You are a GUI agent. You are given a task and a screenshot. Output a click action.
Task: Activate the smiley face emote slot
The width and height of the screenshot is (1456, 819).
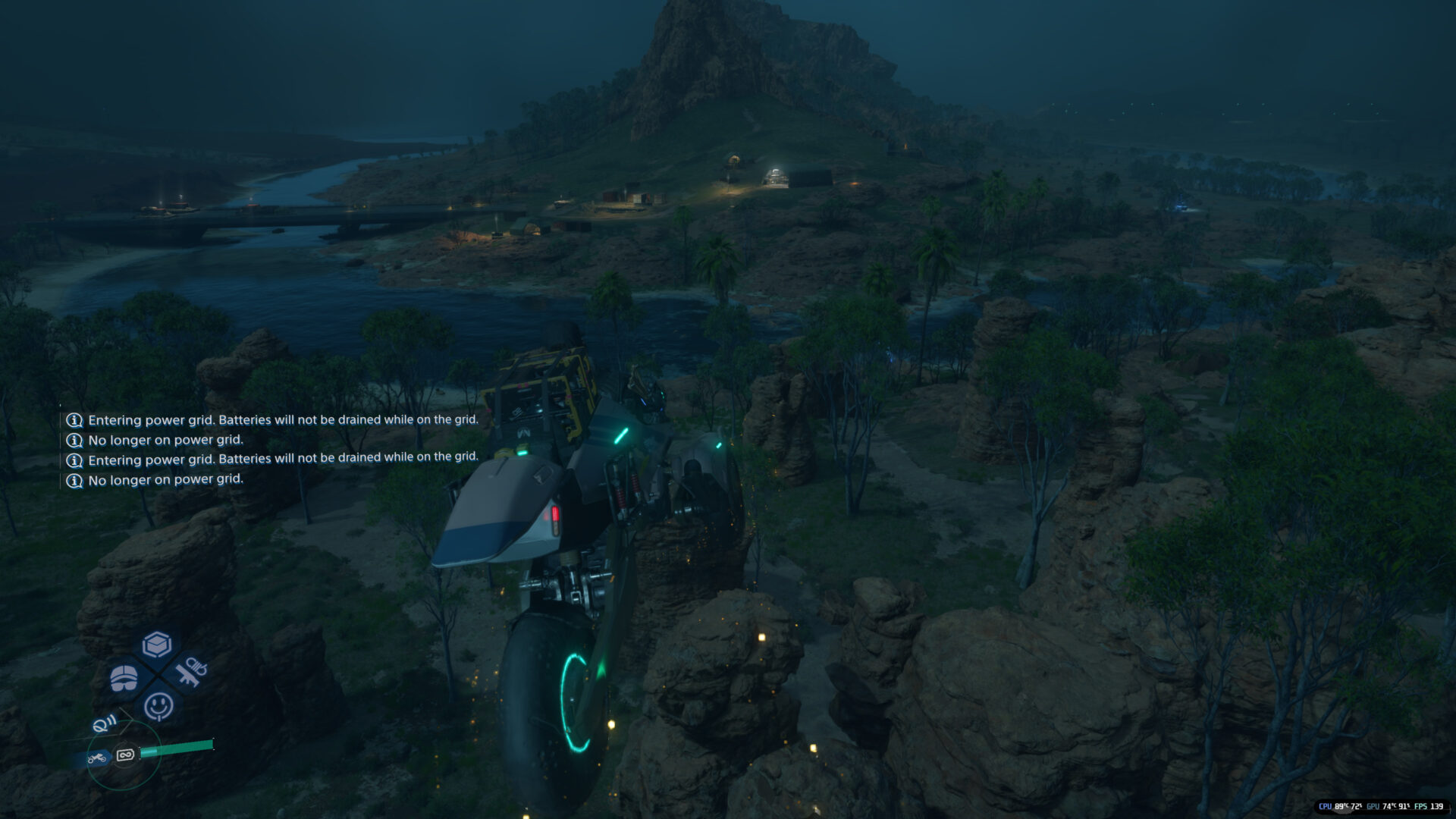(158, 706)
